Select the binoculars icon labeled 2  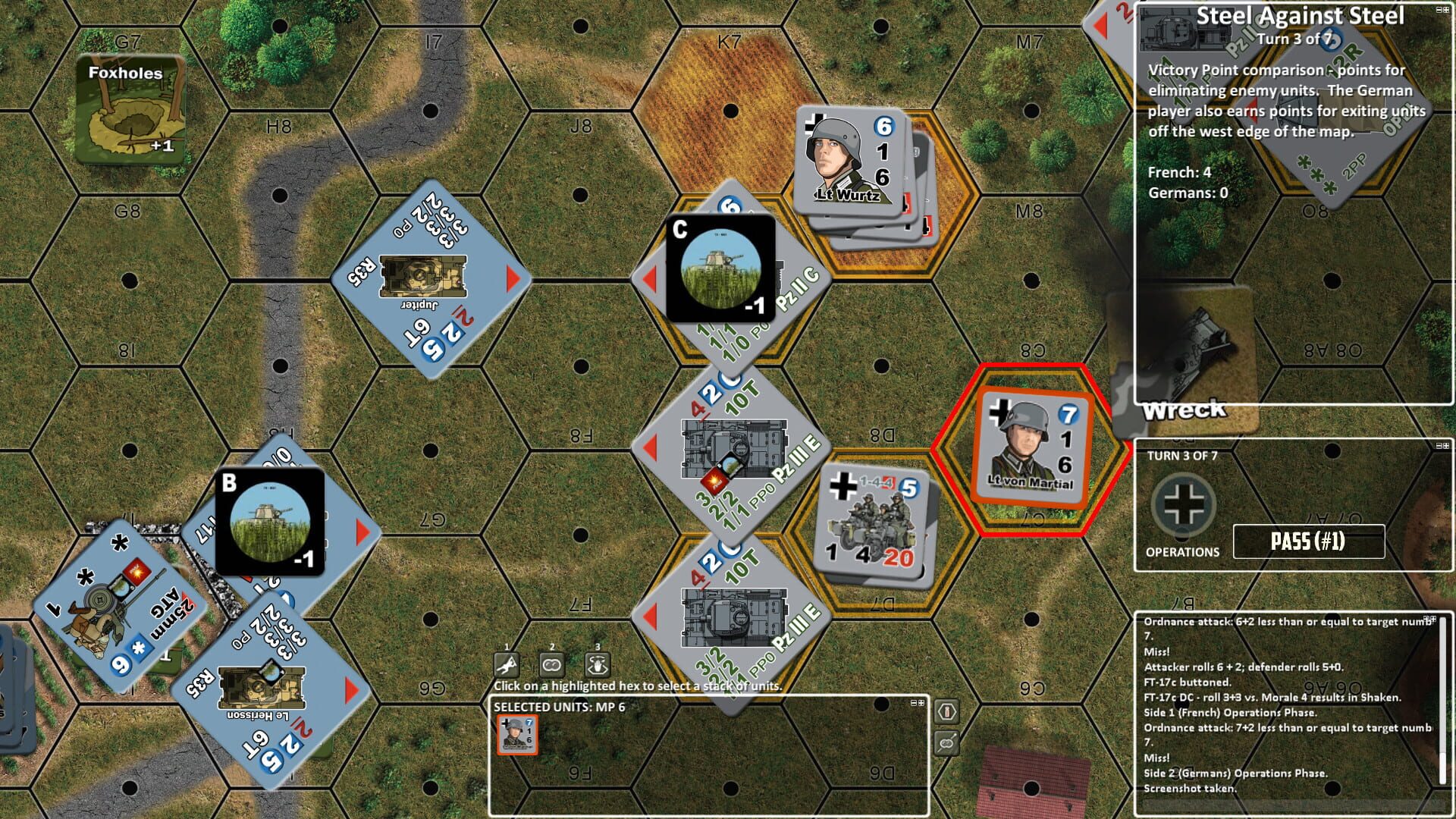[551, 665]
